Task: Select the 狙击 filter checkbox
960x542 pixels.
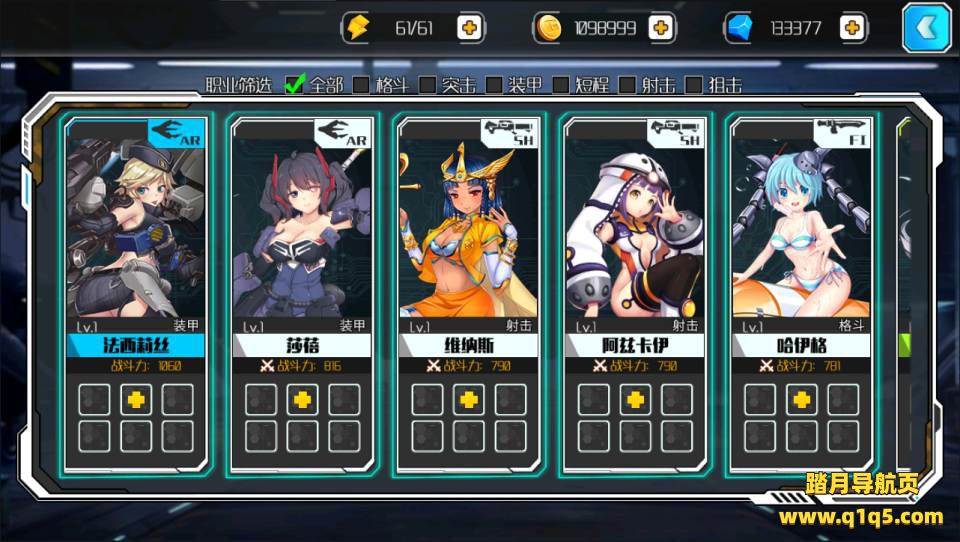Action: click(694, 85)
